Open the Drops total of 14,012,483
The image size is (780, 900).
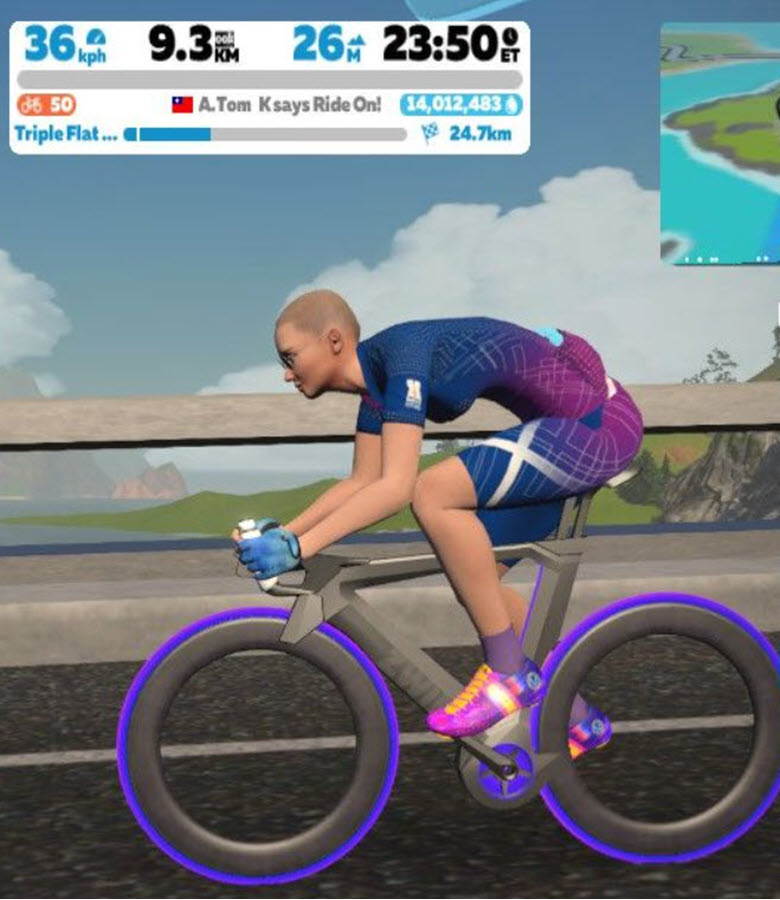(x=460, y=104)
